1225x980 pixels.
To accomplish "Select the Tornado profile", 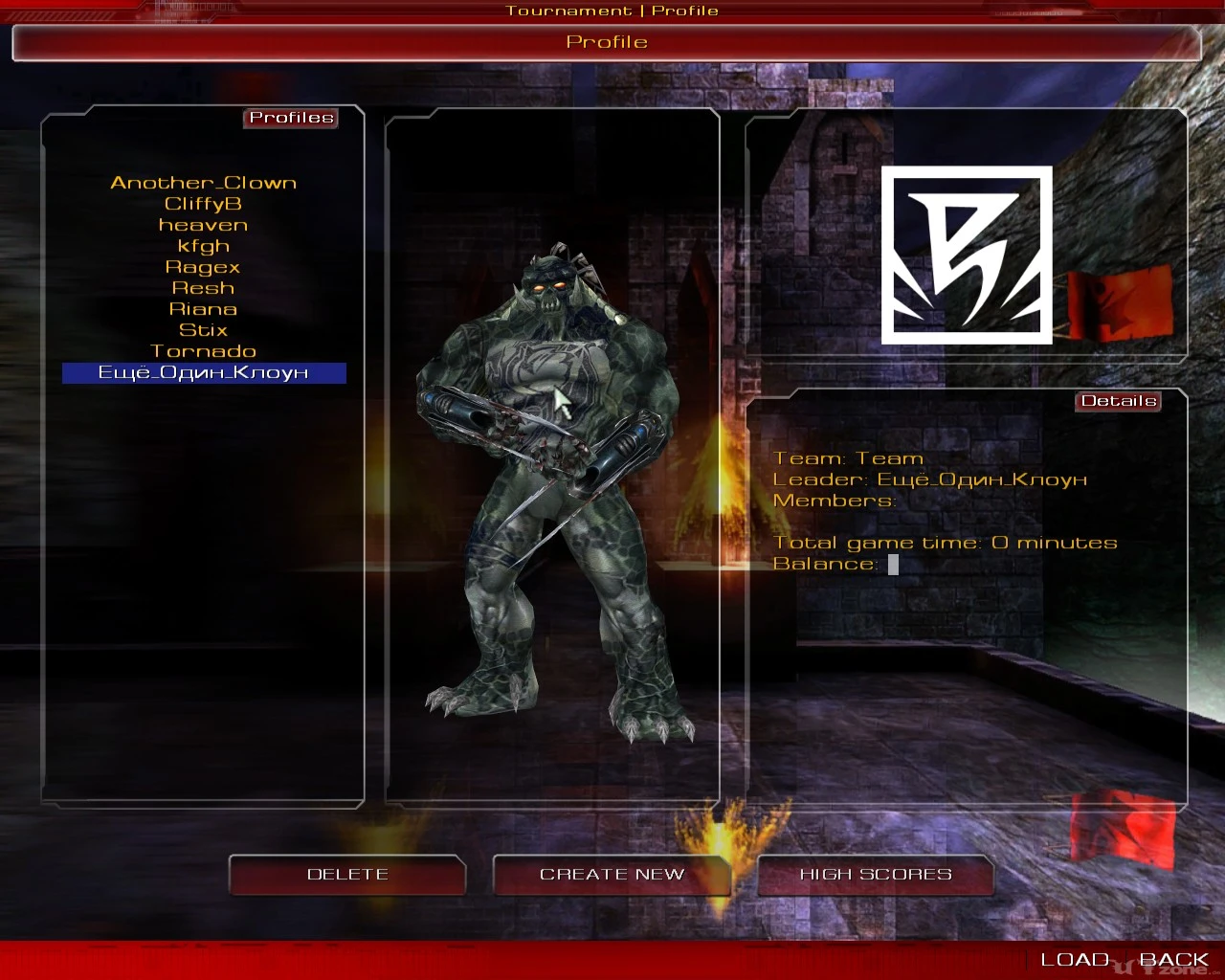I will pos(204,351).
